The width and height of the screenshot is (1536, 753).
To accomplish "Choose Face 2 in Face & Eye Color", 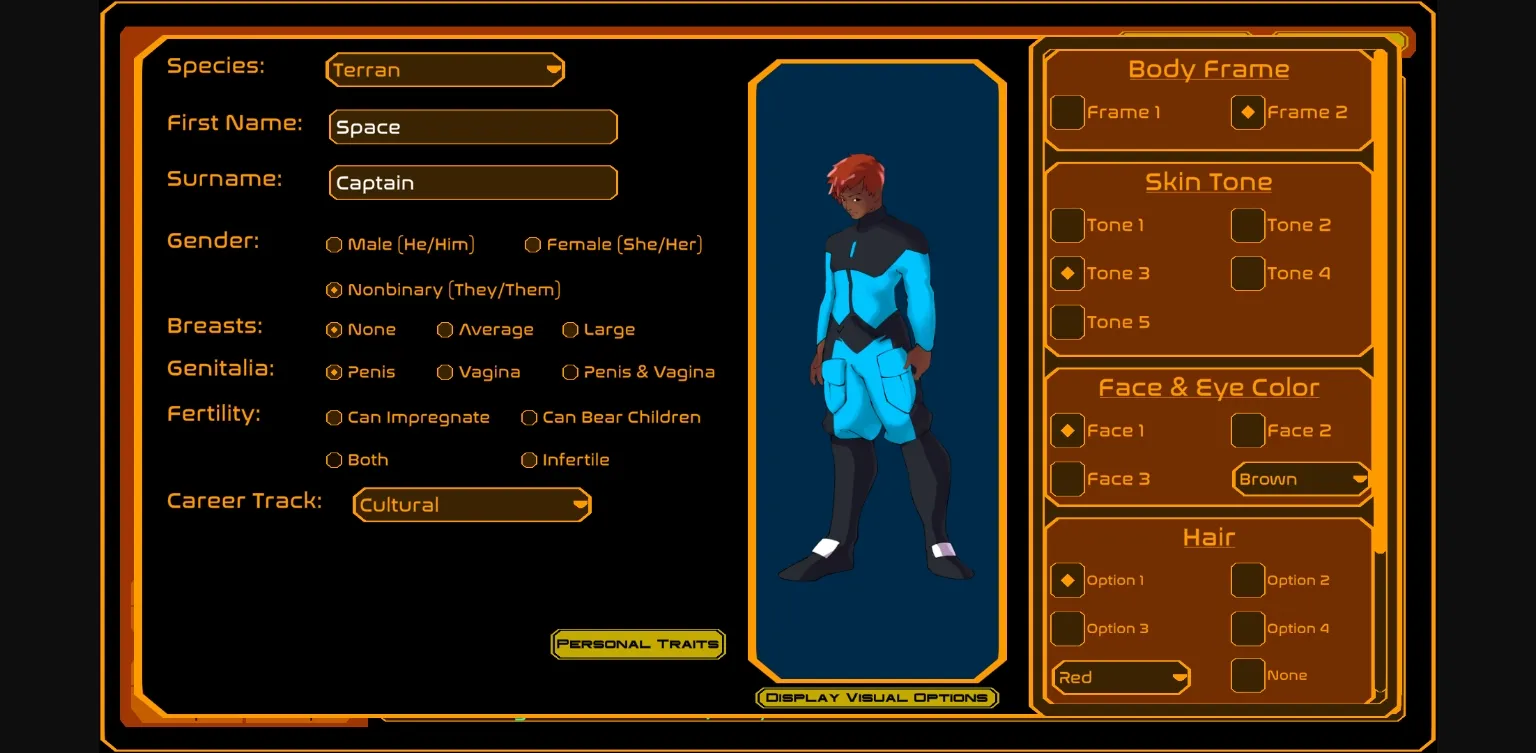I will 1248,430.
